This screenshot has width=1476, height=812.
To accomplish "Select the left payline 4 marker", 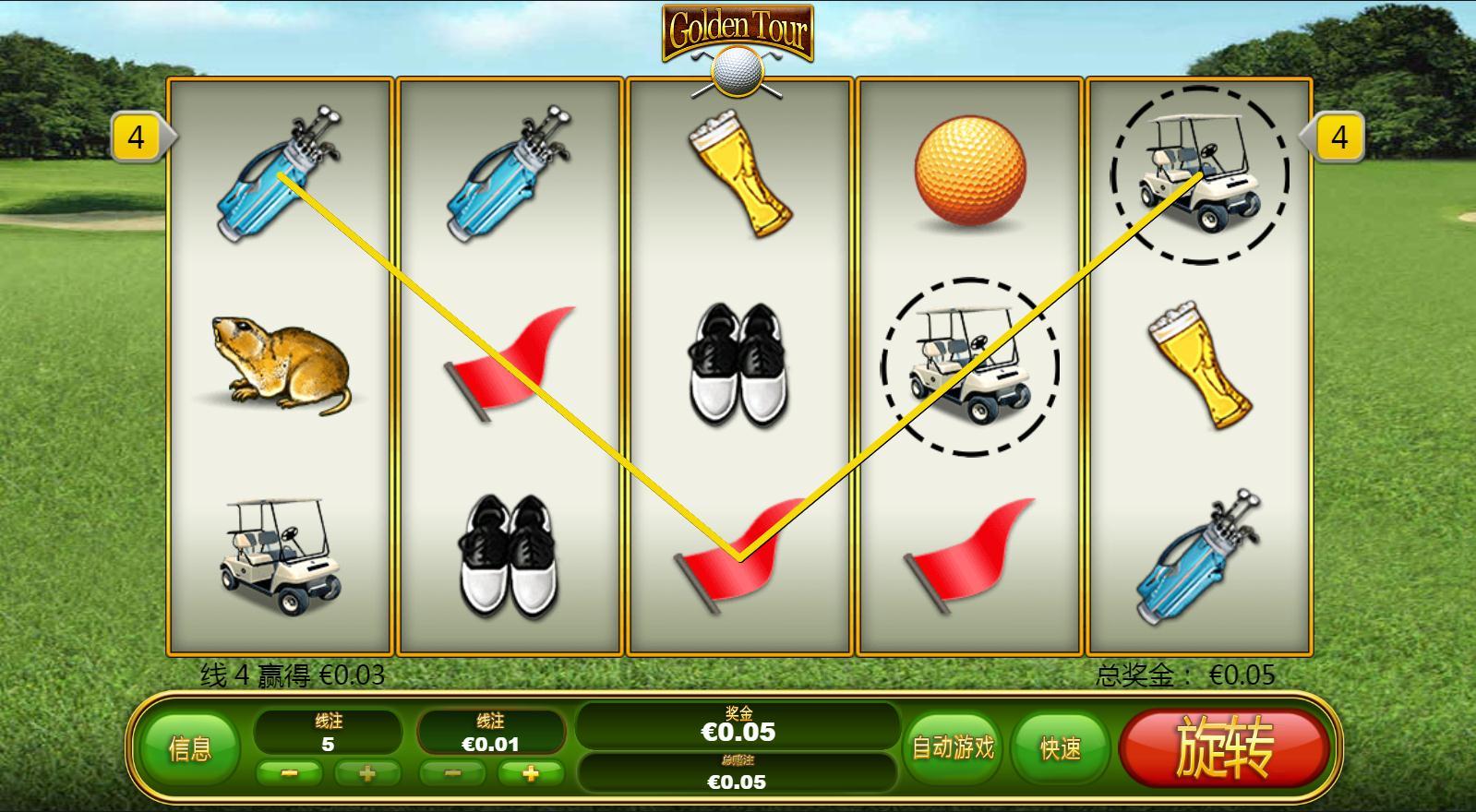I will click(138, 137).
